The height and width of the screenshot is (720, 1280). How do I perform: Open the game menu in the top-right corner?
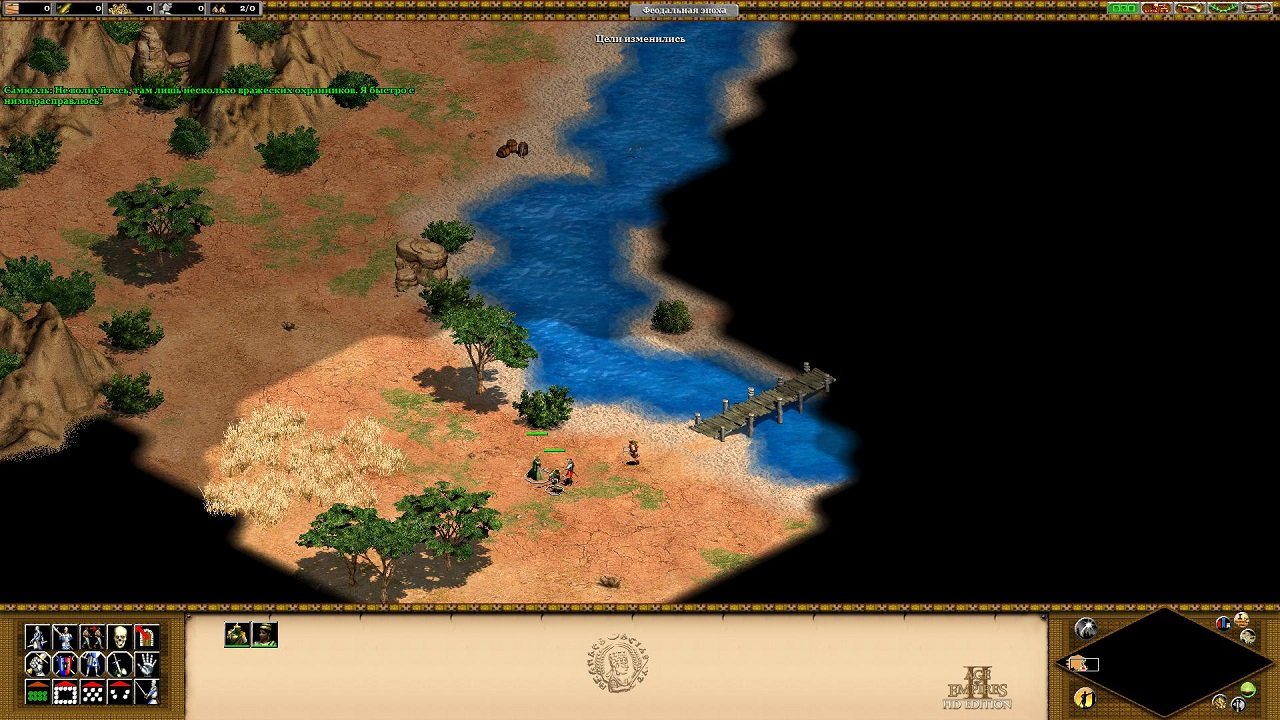pyautogui.click(x=1256, y=9)
